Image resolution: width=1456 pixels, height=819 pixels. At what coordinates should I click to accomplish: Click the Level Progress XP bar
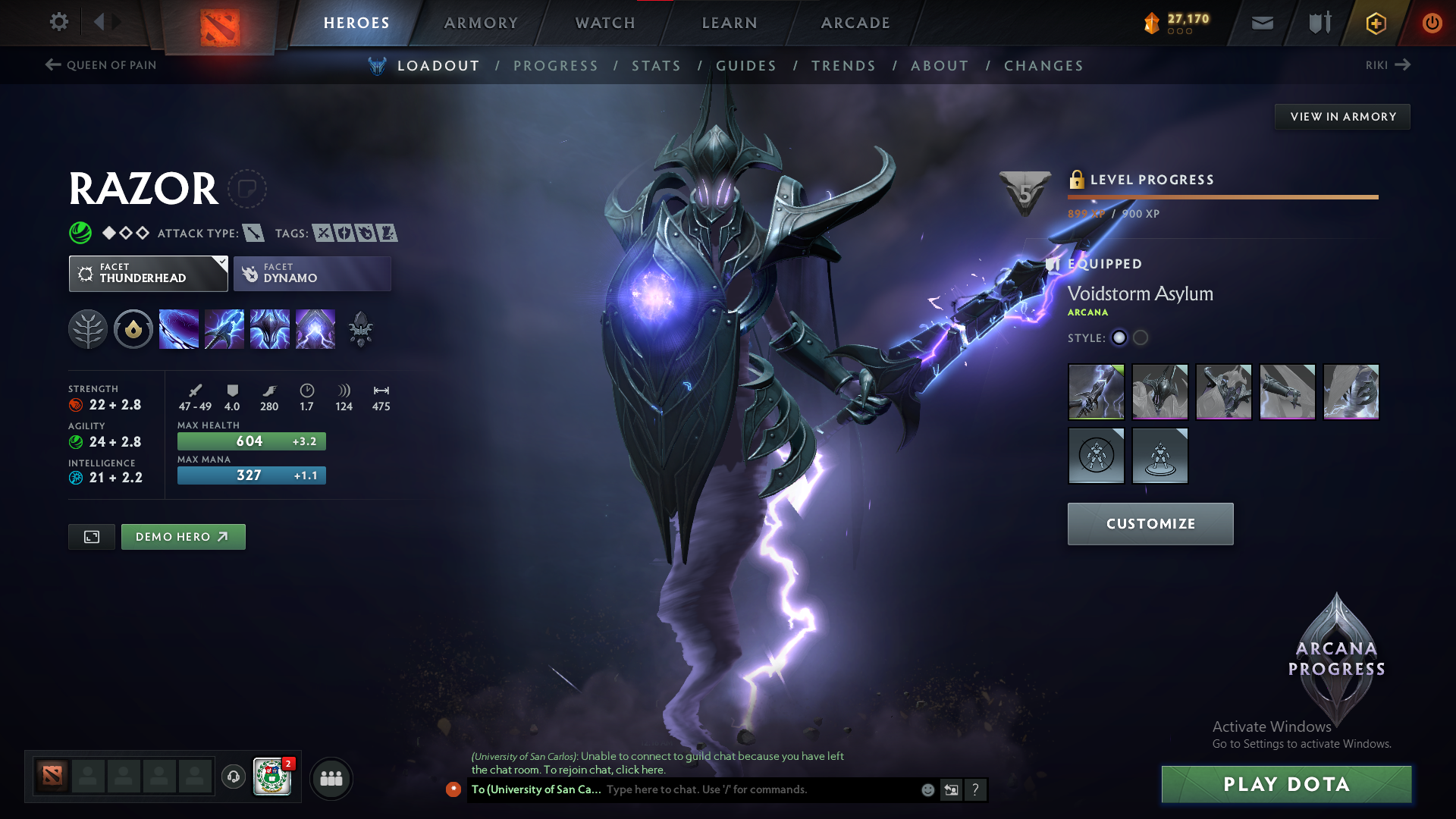tap(1222, 197)
